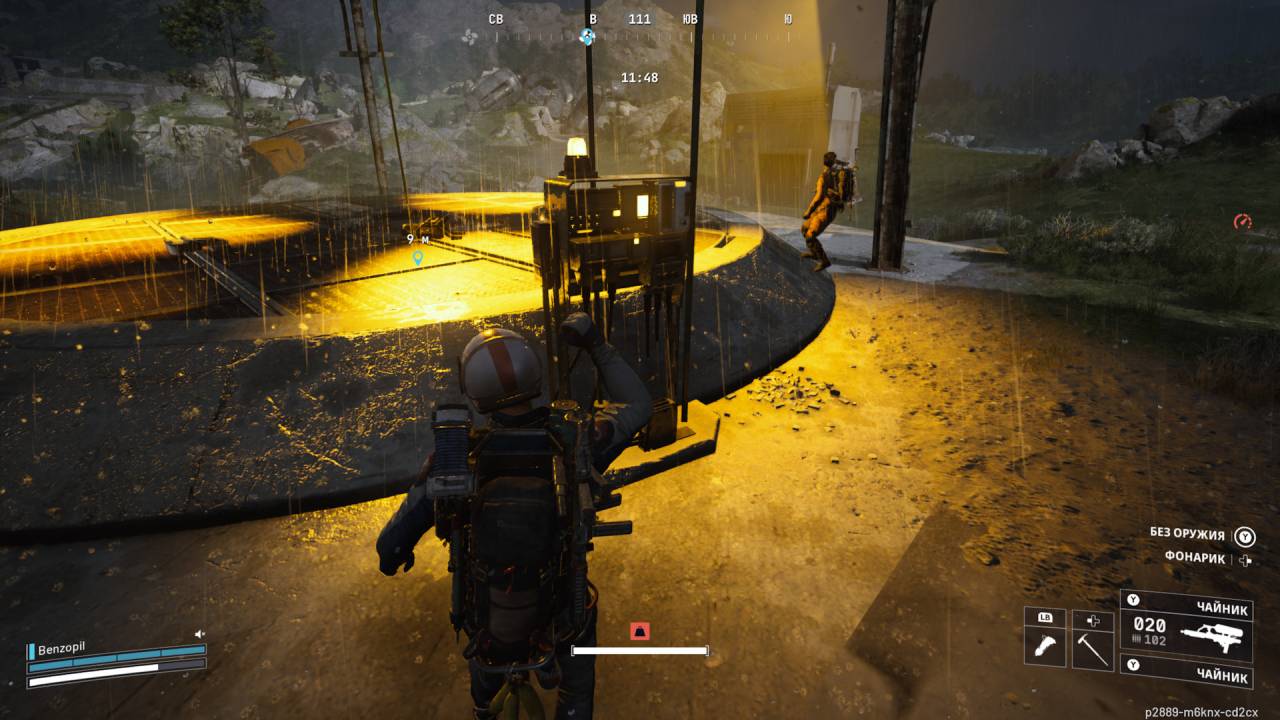
Task: Toggle the speaker icon above Benzopil's name
Action: 200,634
